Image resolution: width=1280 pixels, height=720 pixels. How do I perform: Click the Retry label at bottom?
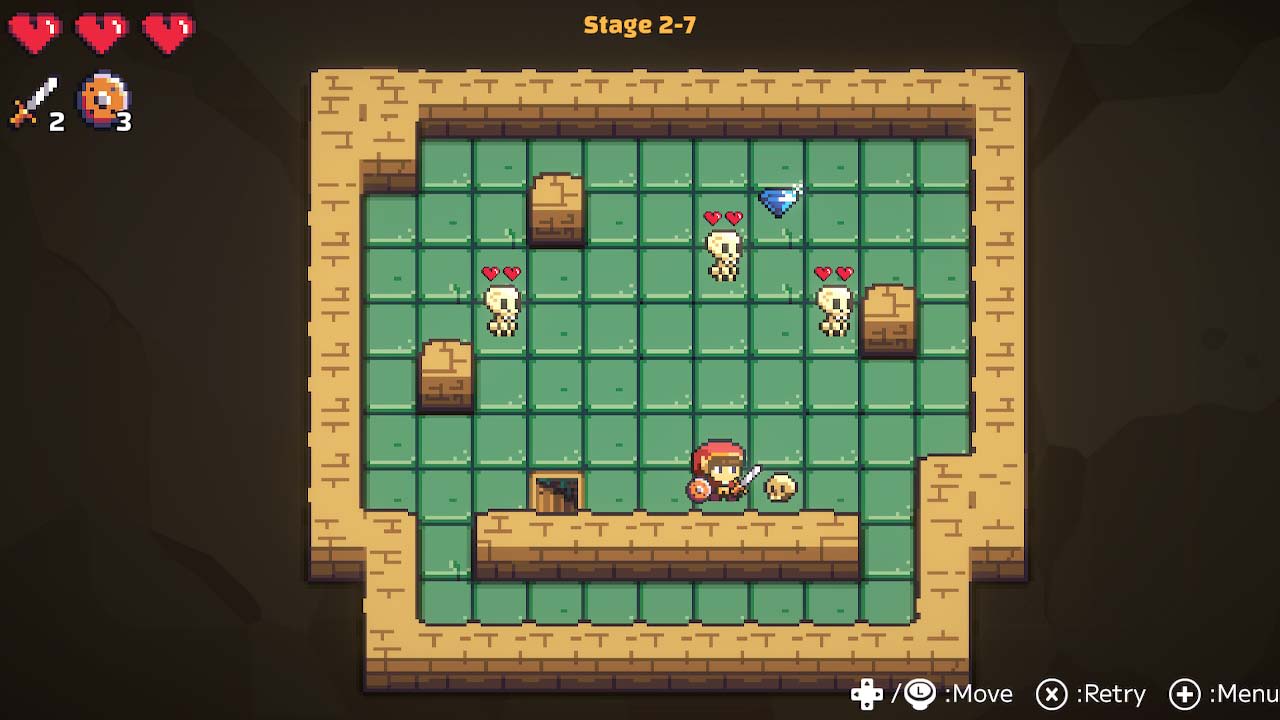pos(1112,694)
